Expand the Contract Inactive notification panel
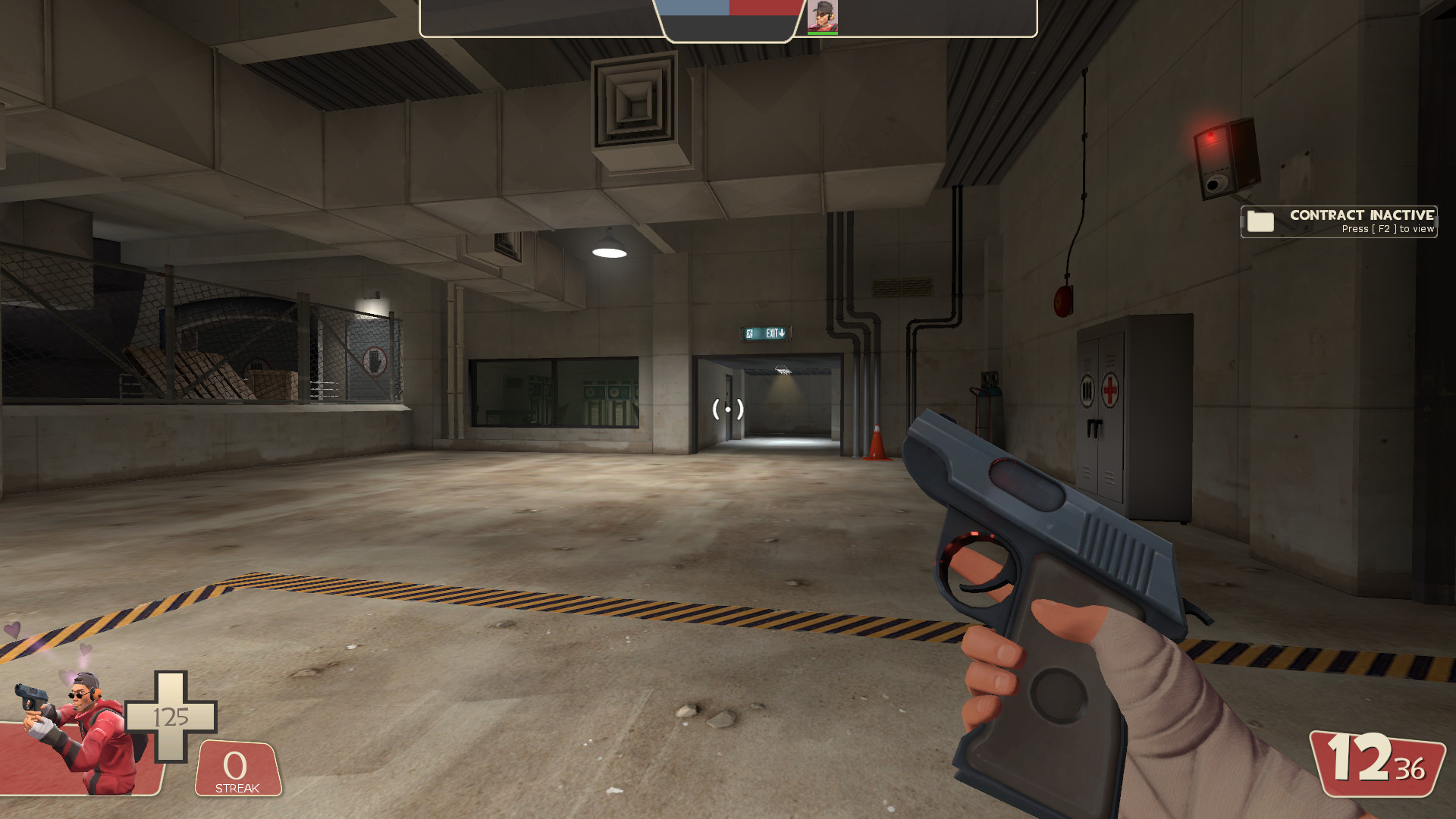Viewport: 1456px width, 819px height. 1338,222
